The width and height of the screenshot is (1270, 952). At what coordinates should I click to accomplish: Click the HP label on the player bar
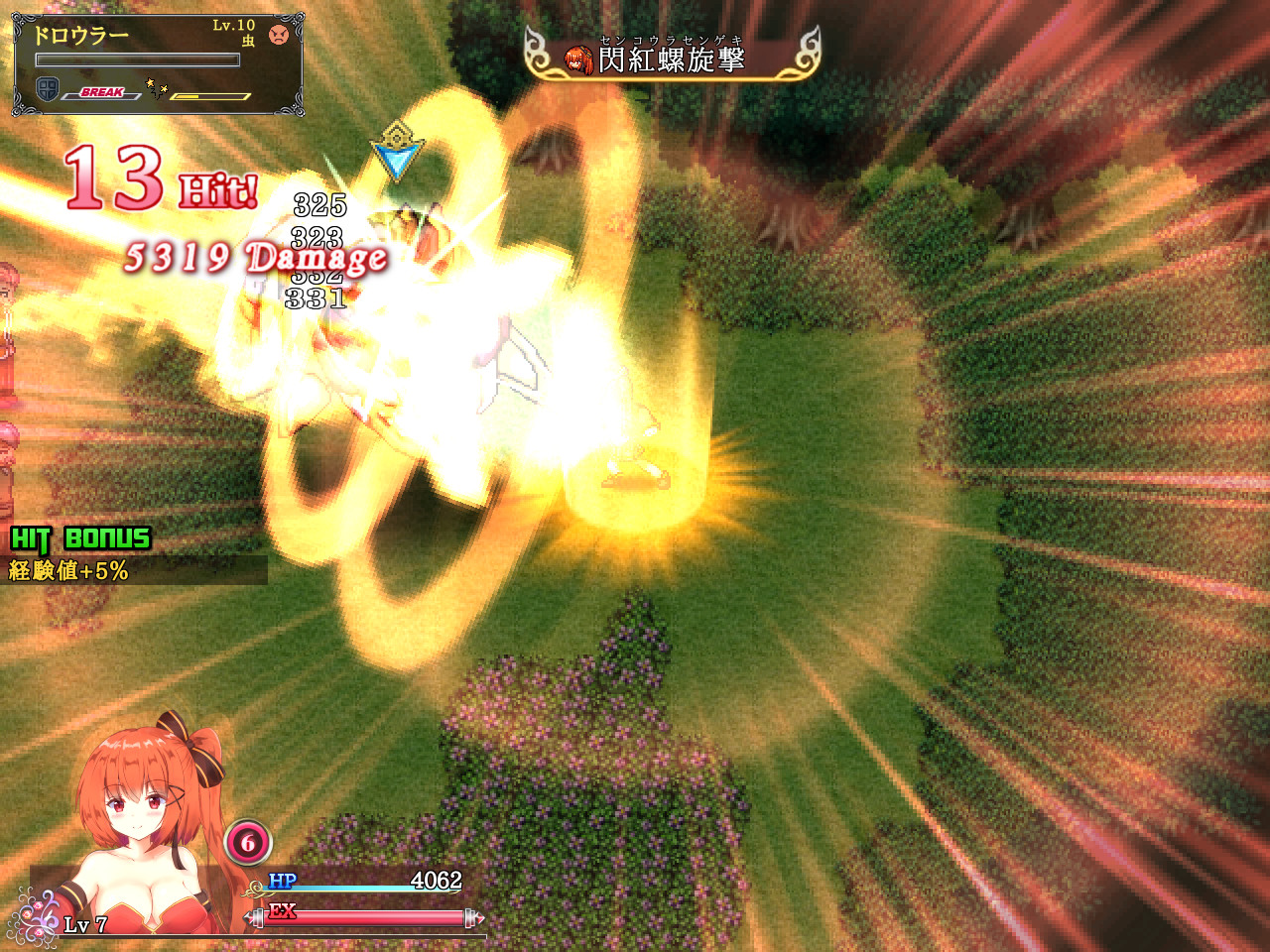(281, 880)
